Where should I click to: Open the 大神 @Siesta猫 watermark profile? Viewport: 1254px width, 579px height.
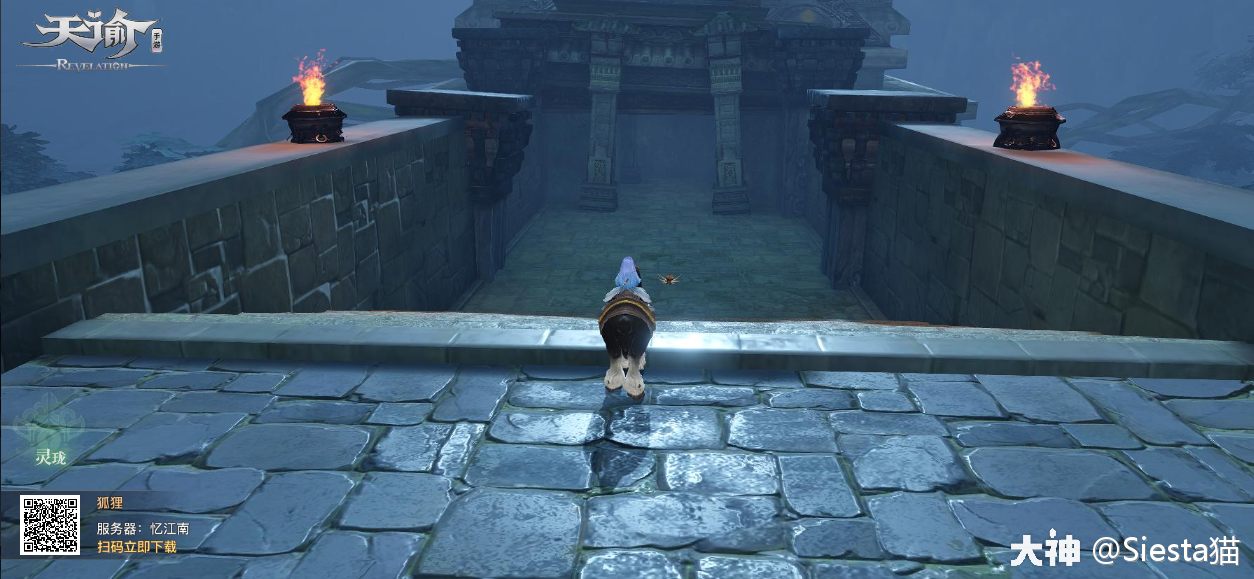(x=1123, y=551)
